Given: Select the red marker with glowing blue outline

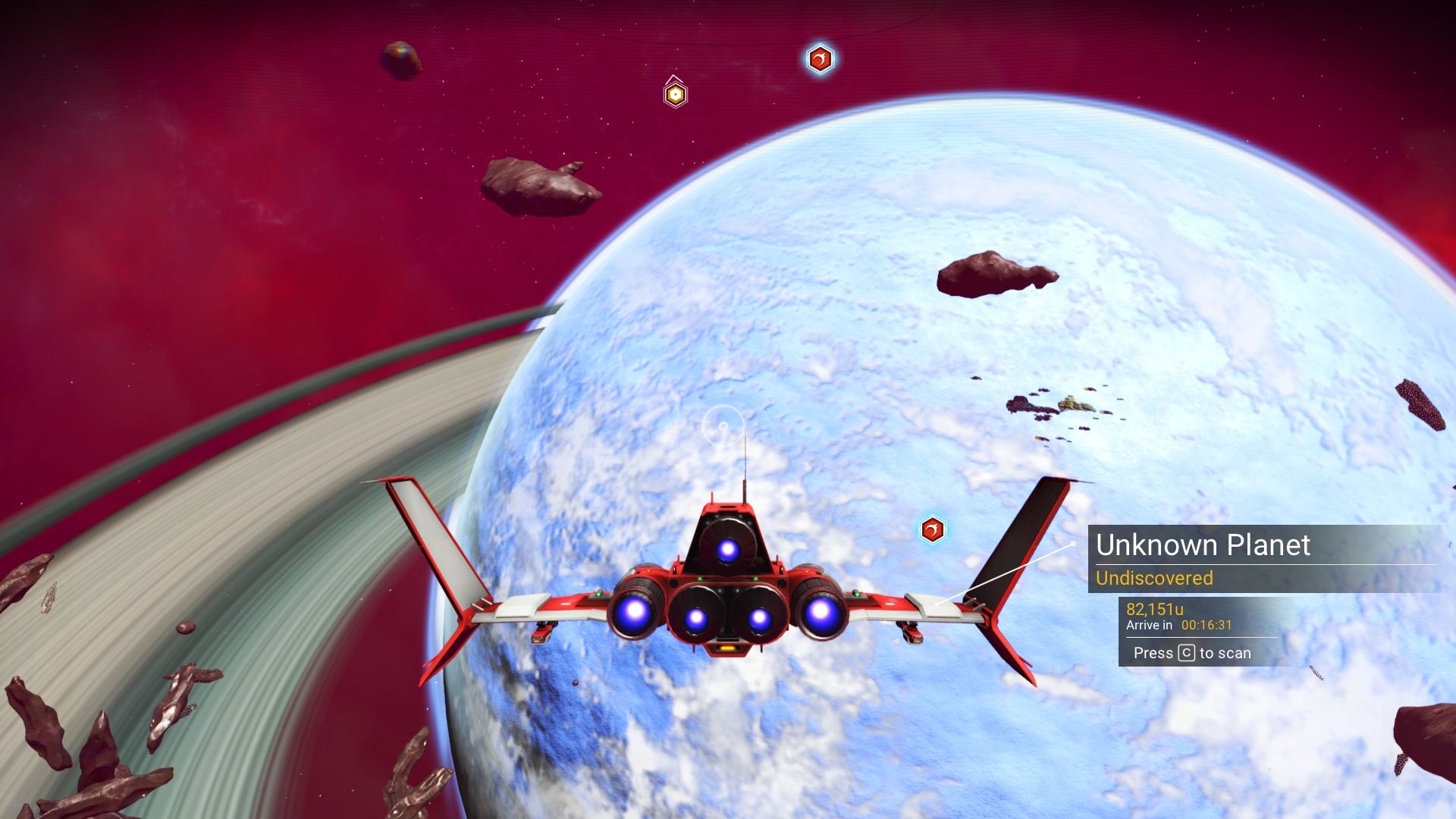Looking at the screenshot, I should tap(820, 59).
